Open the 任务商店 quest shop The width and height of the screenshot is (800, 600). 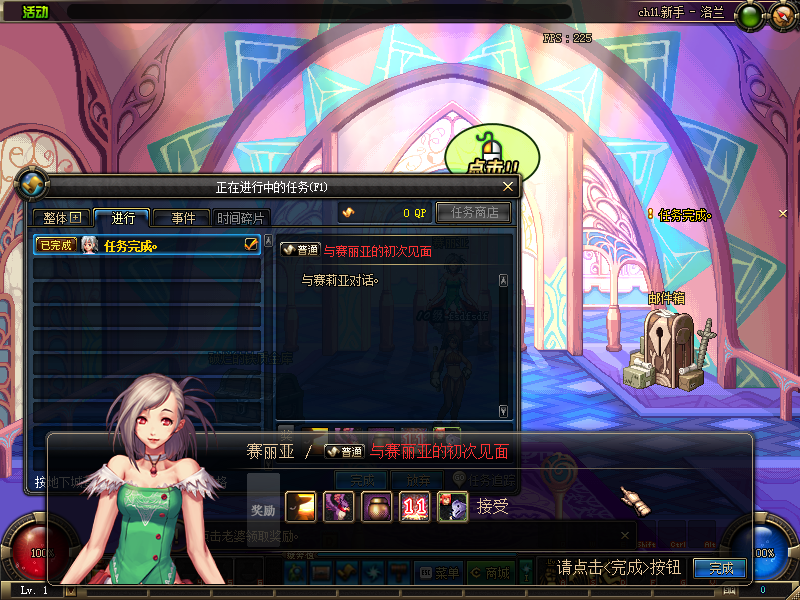click(474, 212)
